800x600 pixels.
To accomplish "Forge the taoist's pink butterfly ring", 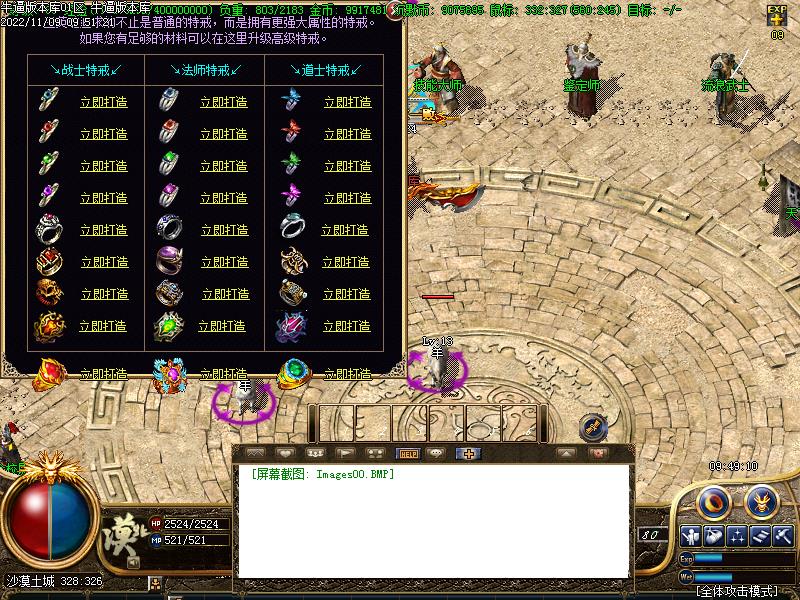I will pos(347,198).
